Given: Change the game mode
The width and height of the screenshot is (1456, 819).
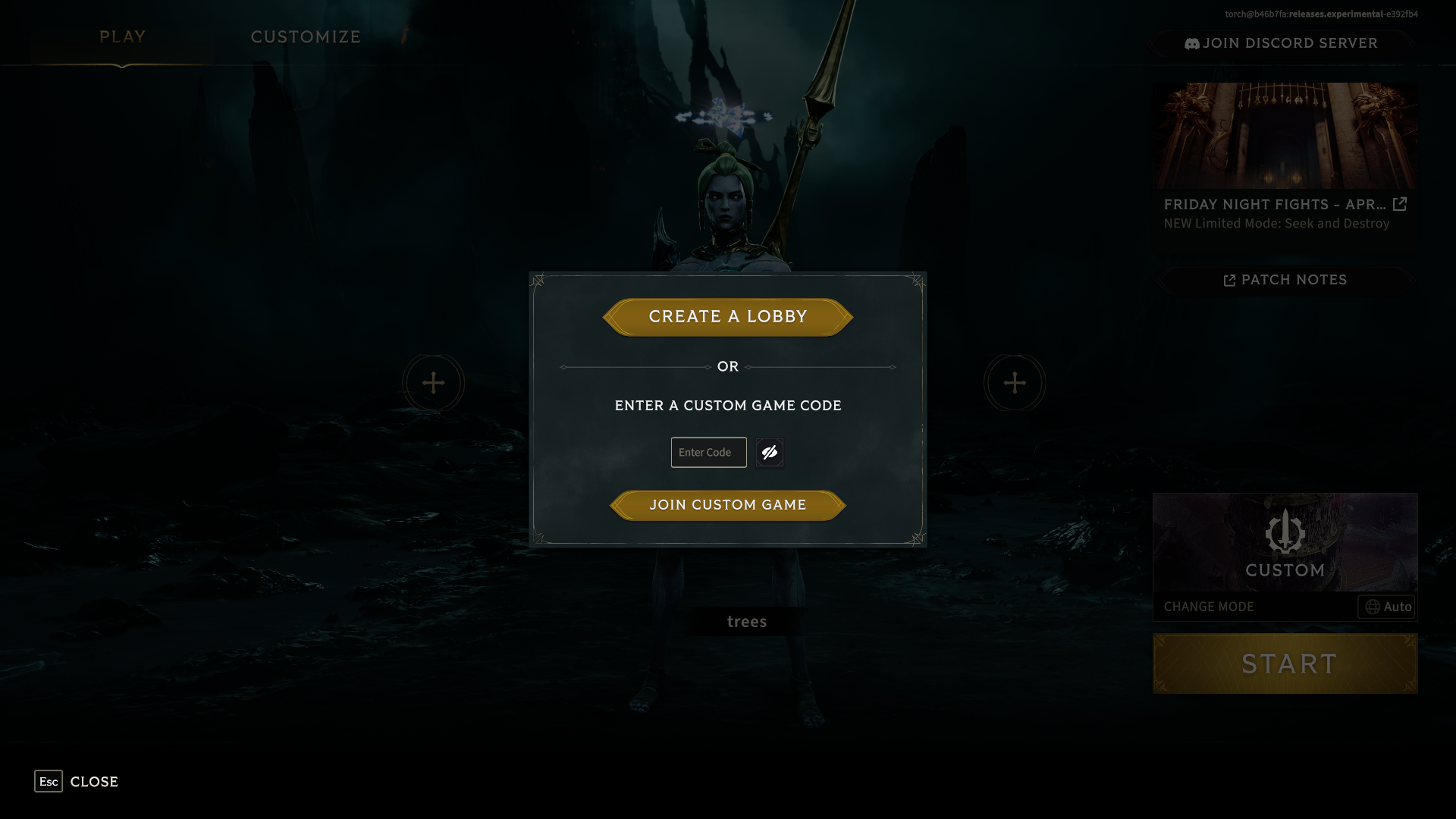Looking at the screenshot, I should coord(1209,607).
